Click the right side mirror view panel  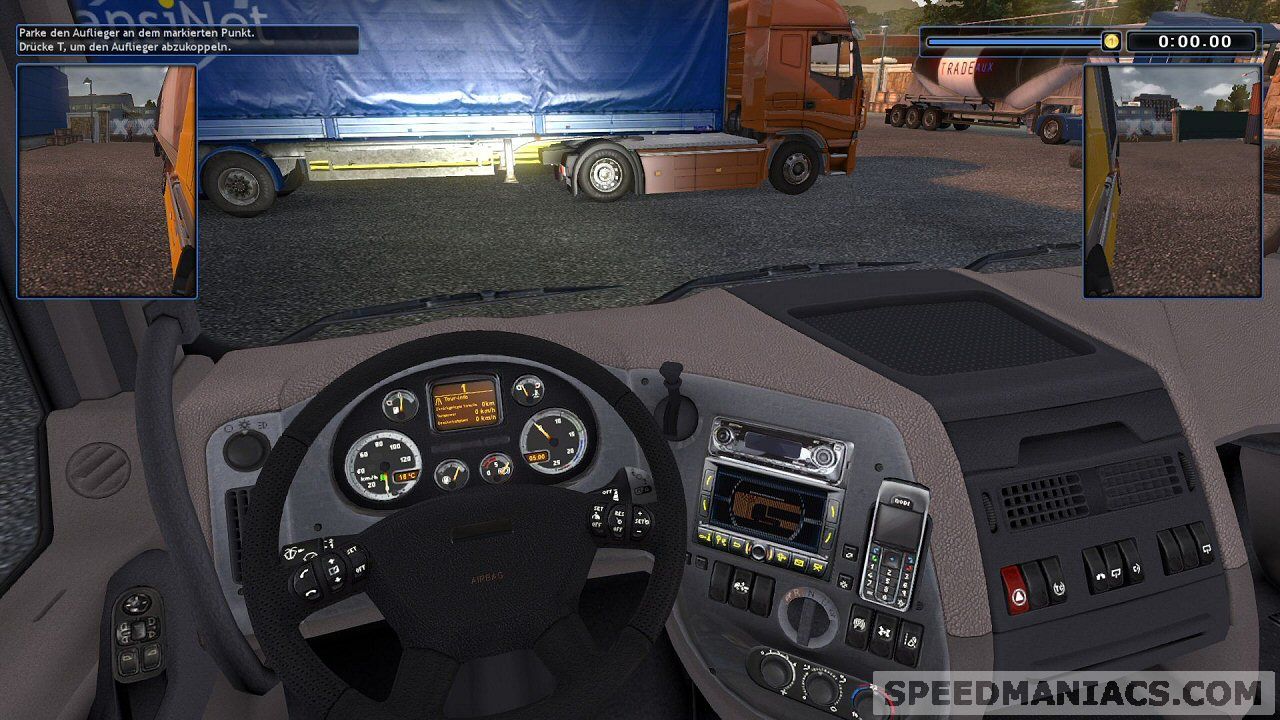click(x=1172, y=181)
